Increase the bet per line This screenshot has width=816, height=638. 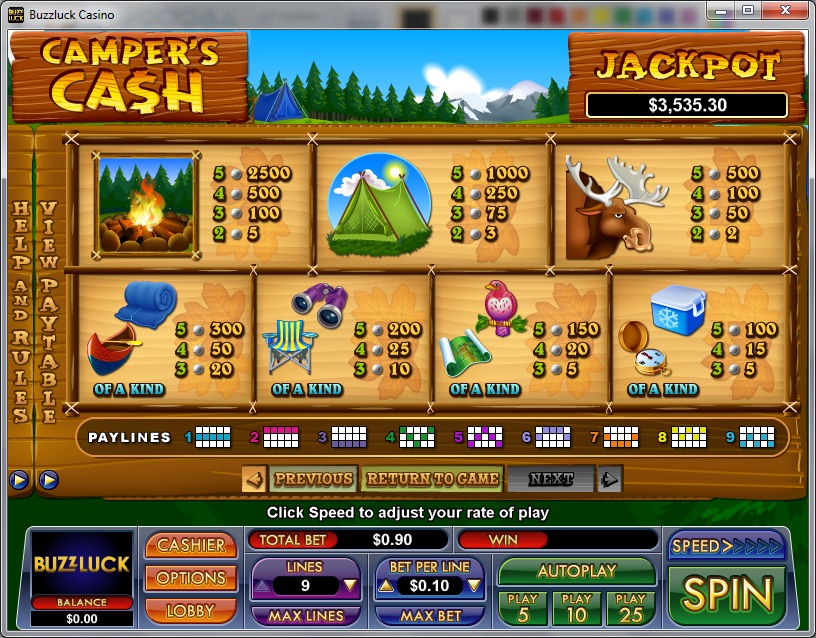[385, 586]
